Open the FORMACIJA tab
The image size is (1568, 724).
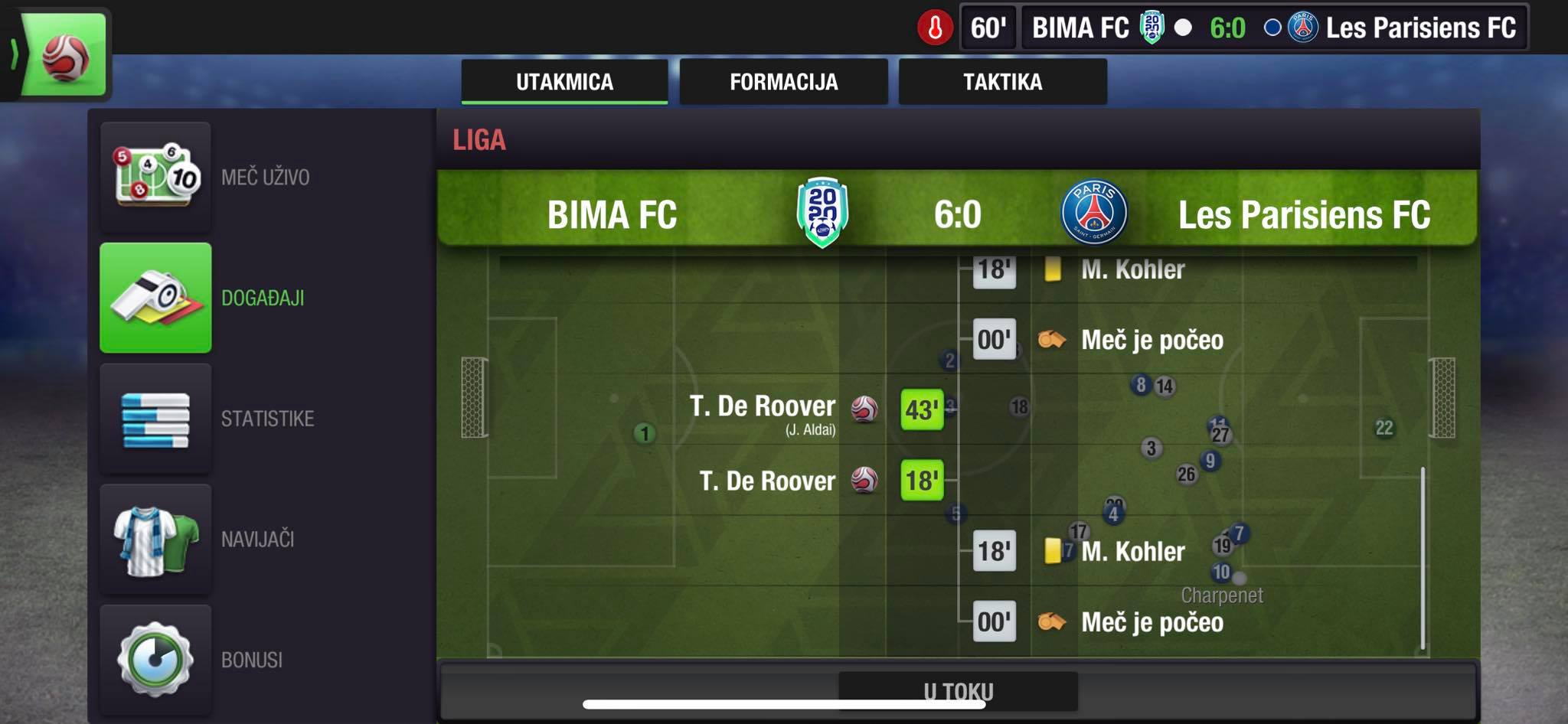[x=783, y=82]
